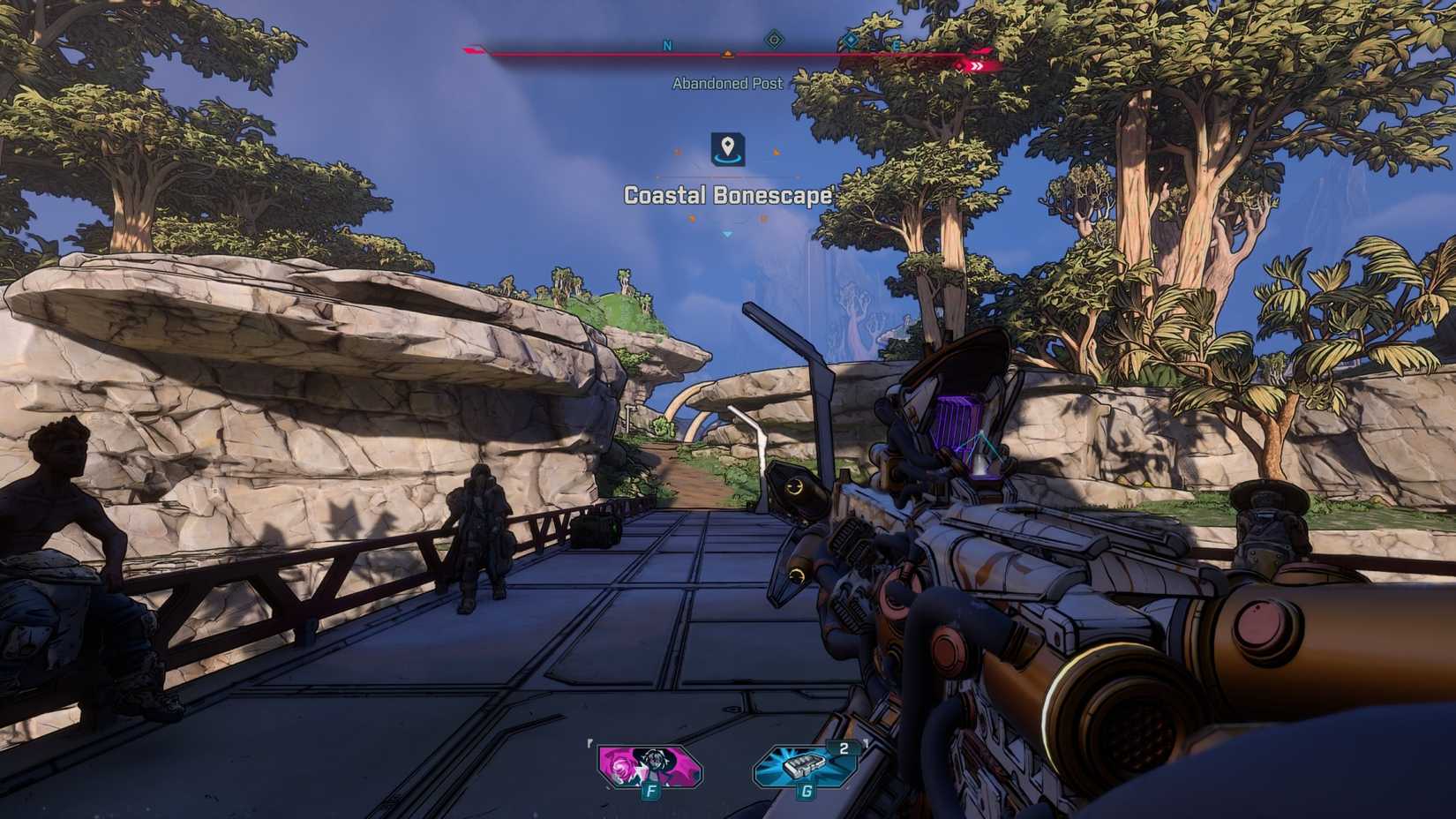Click the red double-chevron on compass right end
Screen dimensions: 1456x819
pyautogui.click(x=977, y=66)
